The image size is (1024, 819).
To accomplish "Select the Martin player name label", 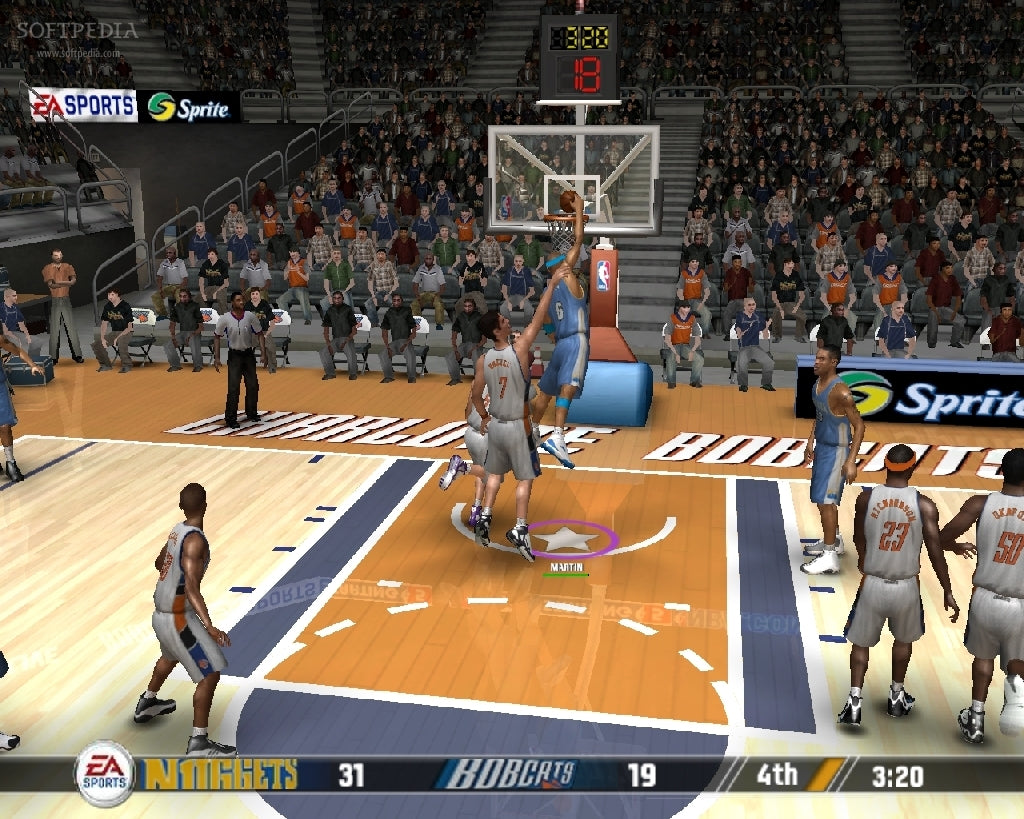I will tap(566, 566).
